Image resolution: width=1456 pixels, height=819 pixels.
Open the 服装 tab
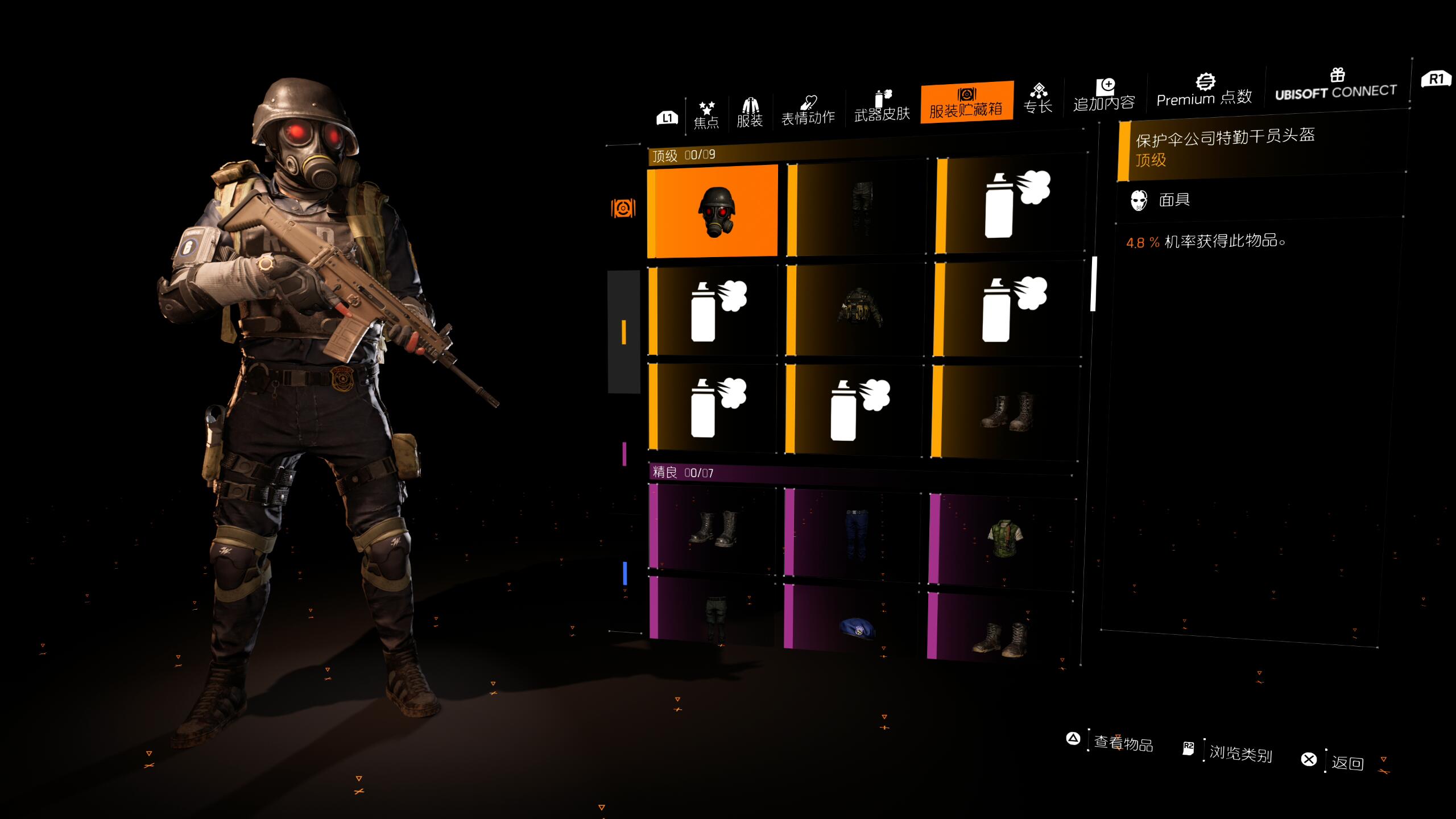pyautogui.click(x=750, y=112)
